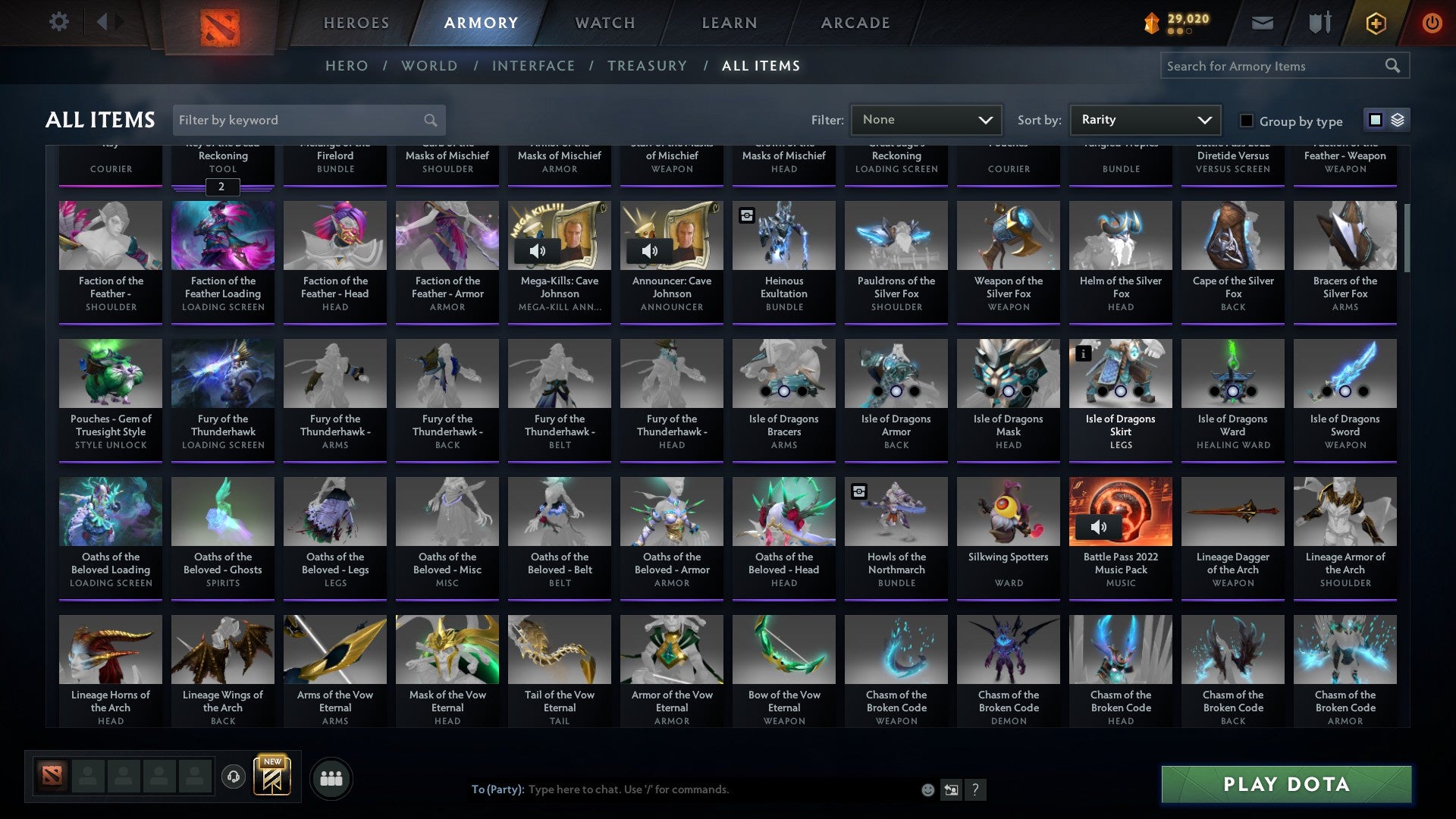
Task: Click the headset voice chat icon
Action: 234,777
